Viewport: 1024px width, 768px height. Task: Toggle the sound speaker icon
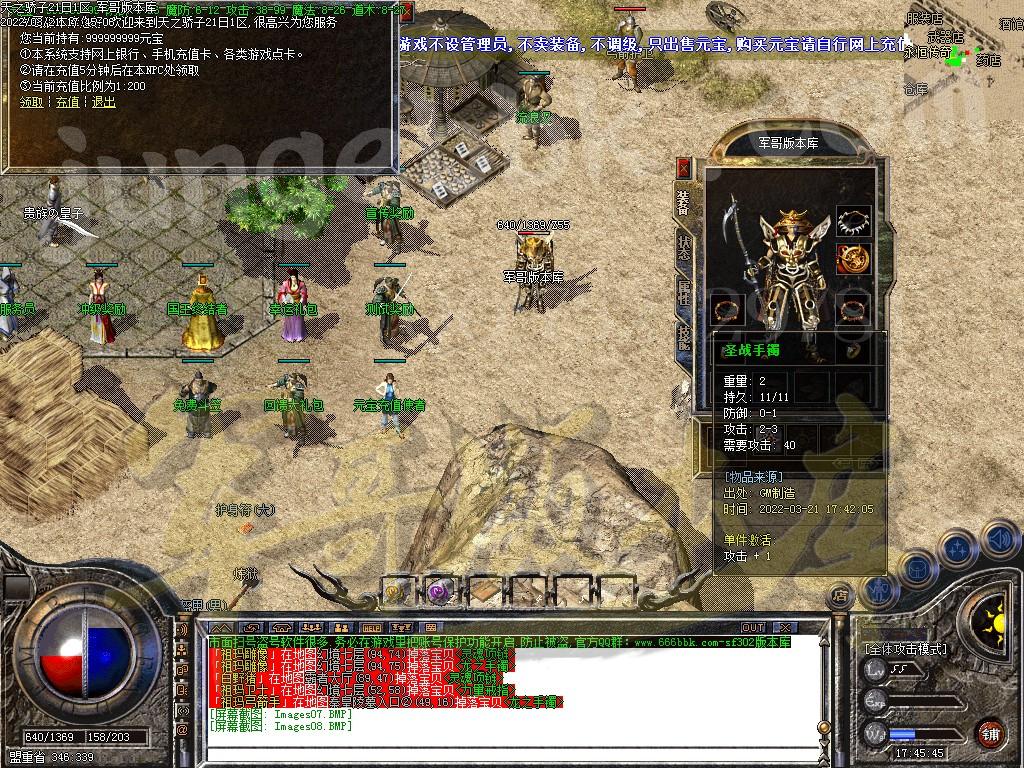click(999, 540)
